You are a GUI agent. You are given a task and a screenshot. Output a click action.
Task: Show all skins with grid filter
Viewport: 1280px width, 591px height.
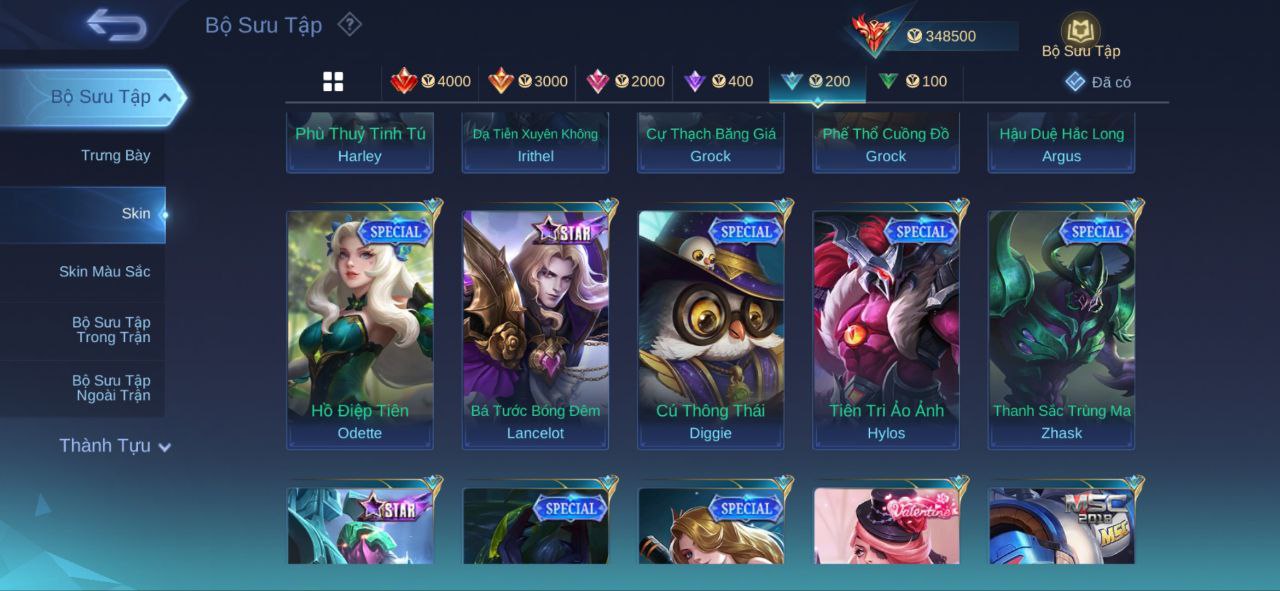click(333, 82)
